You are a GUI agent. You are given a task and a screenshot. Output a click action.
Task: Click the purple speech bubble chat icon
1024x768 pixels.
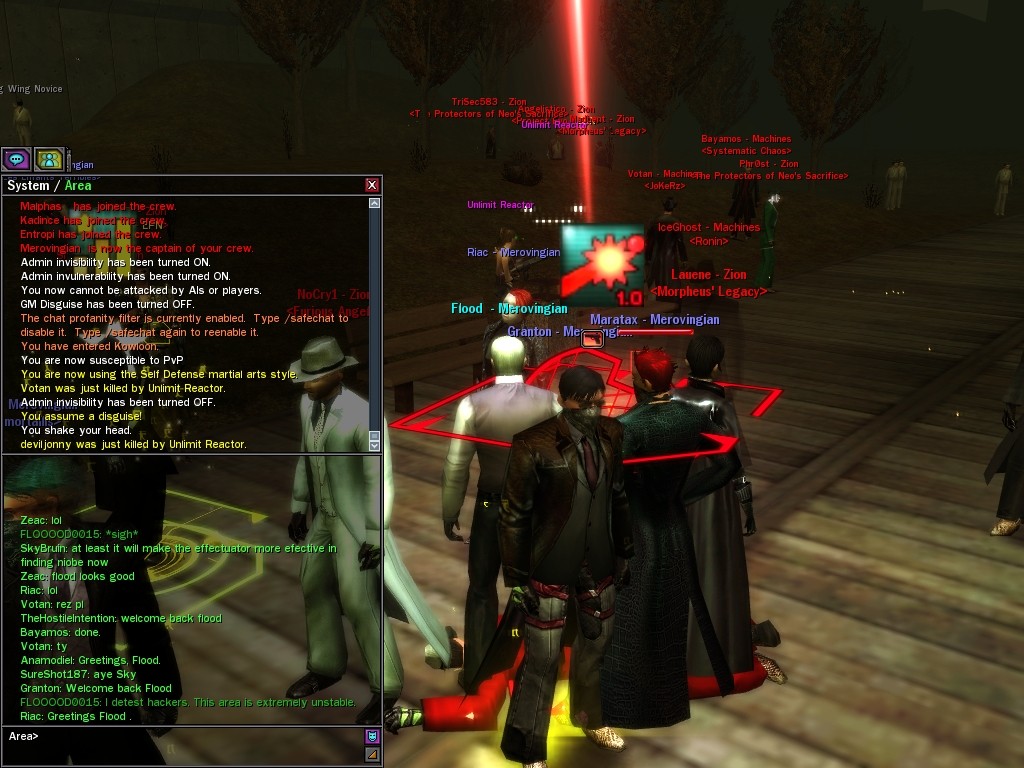point(16,159)
